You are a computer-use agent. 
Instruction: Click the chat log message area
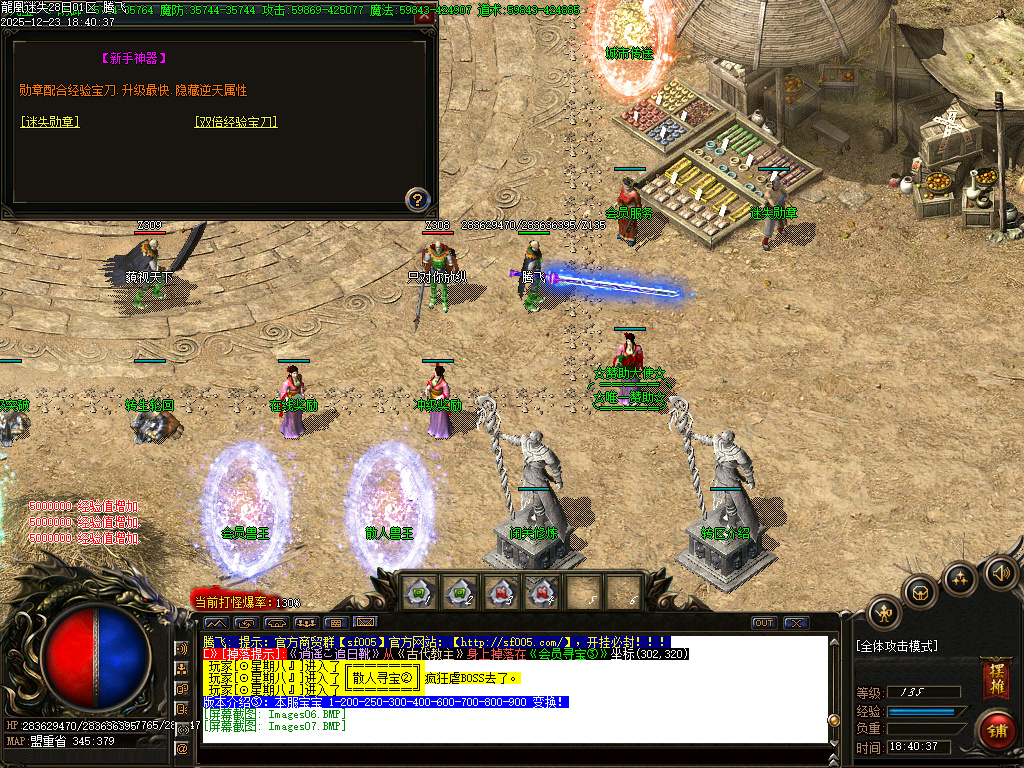click(x=515, y=690)
